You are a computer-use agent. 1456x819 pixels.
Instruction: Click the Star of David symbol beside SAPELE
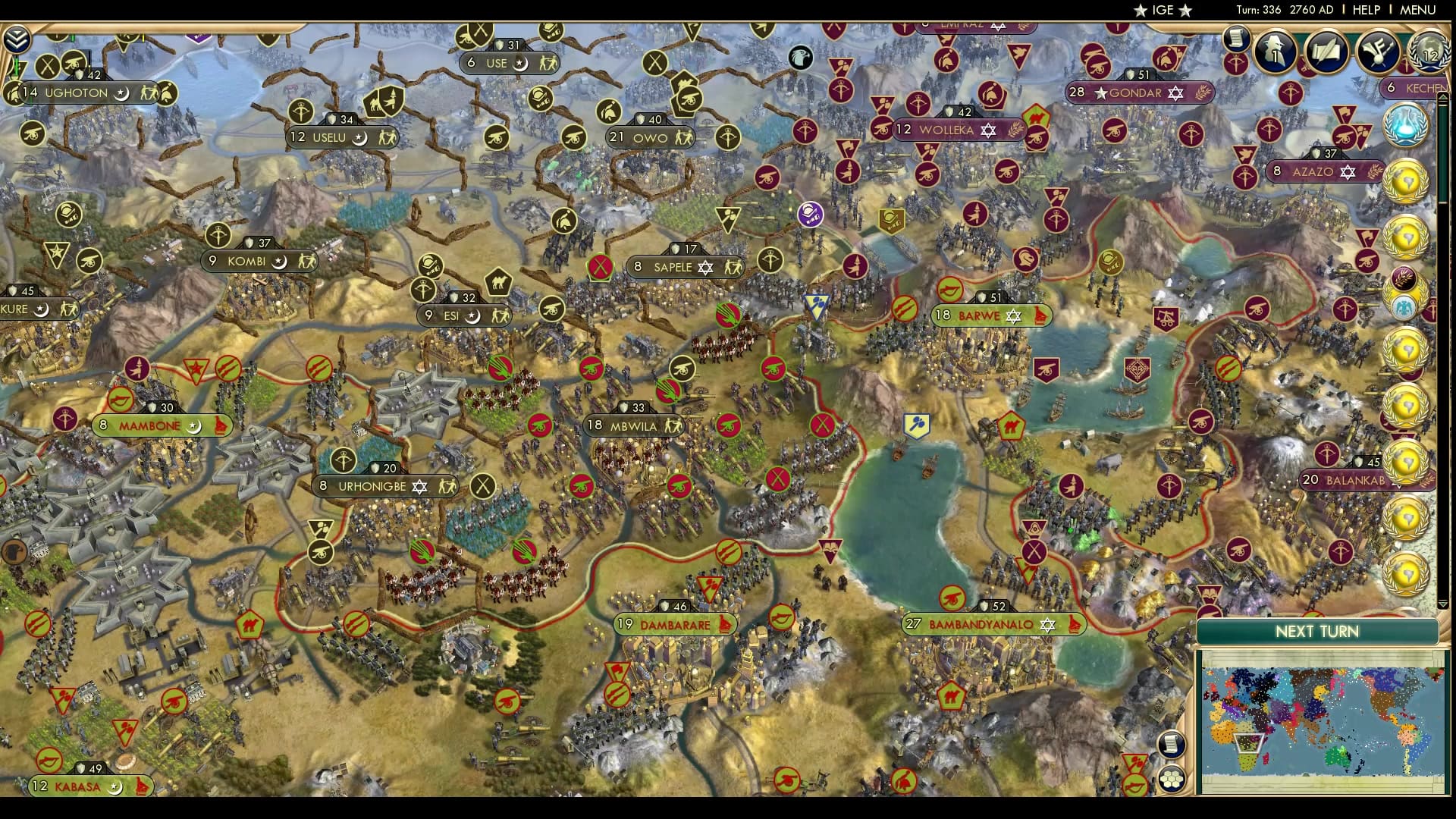(x=706, y=267)
